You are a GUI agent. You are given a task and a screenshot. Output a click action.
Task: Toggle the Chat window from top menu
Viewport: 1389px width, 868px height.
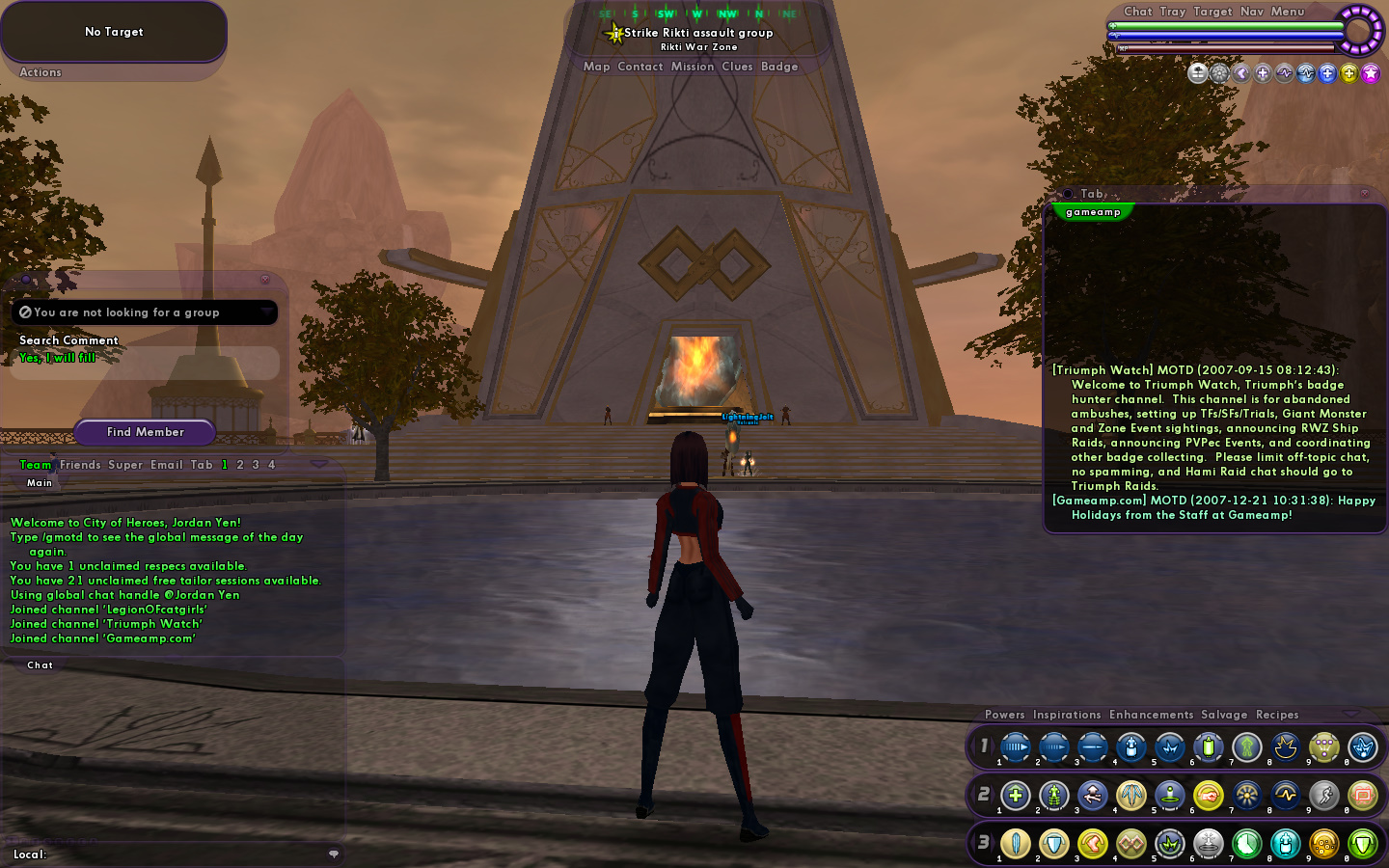point(1138,12)
